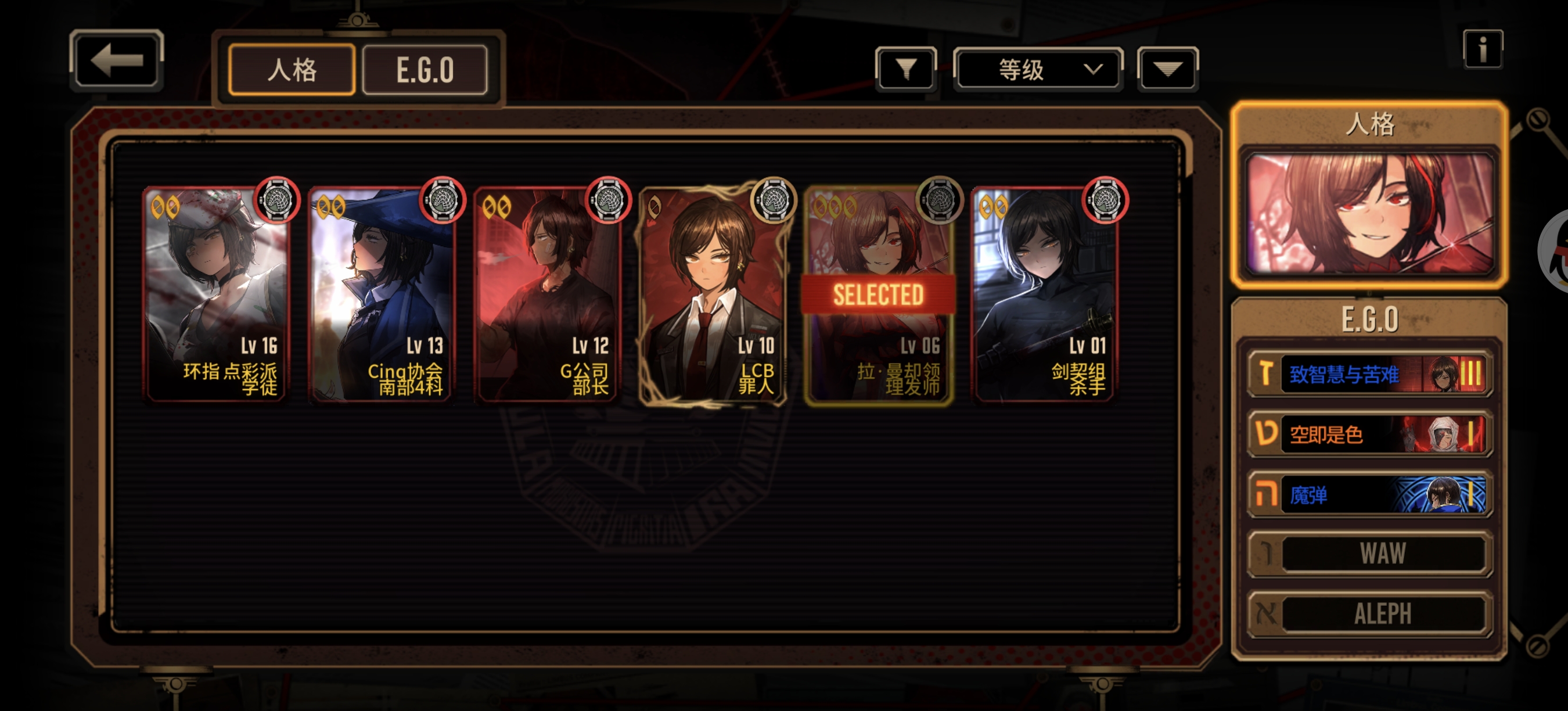Open the funnel filter options
The image size is (1568, 711).
(x=906, y=69)
